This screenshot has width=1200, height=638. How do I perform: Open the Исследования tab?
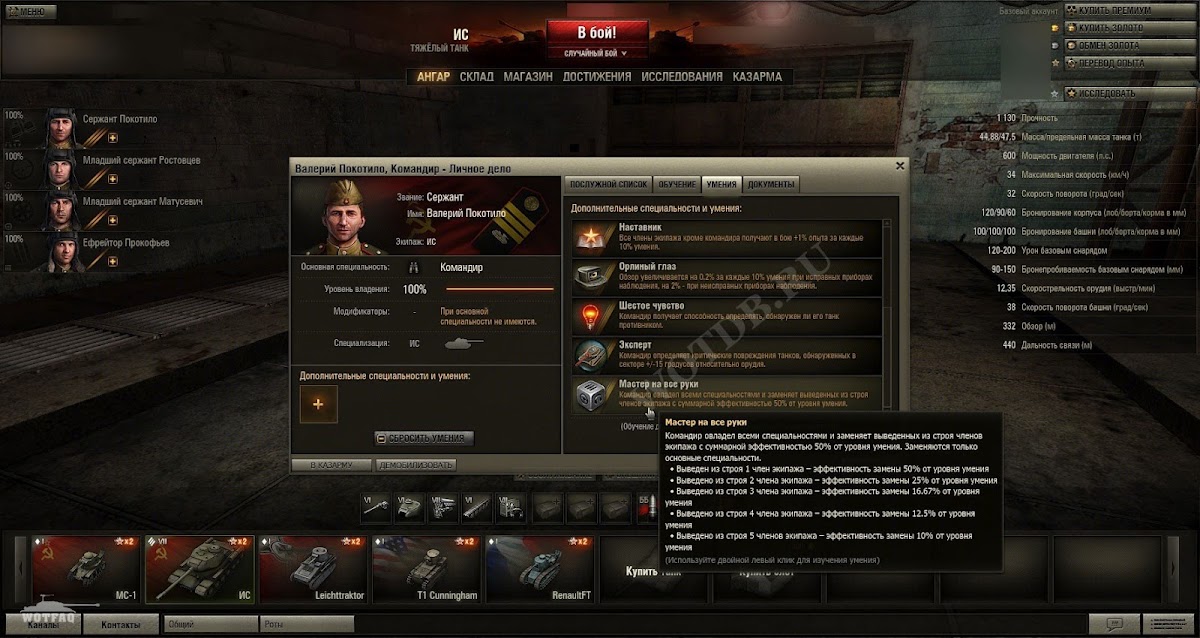tap(681, 77)
